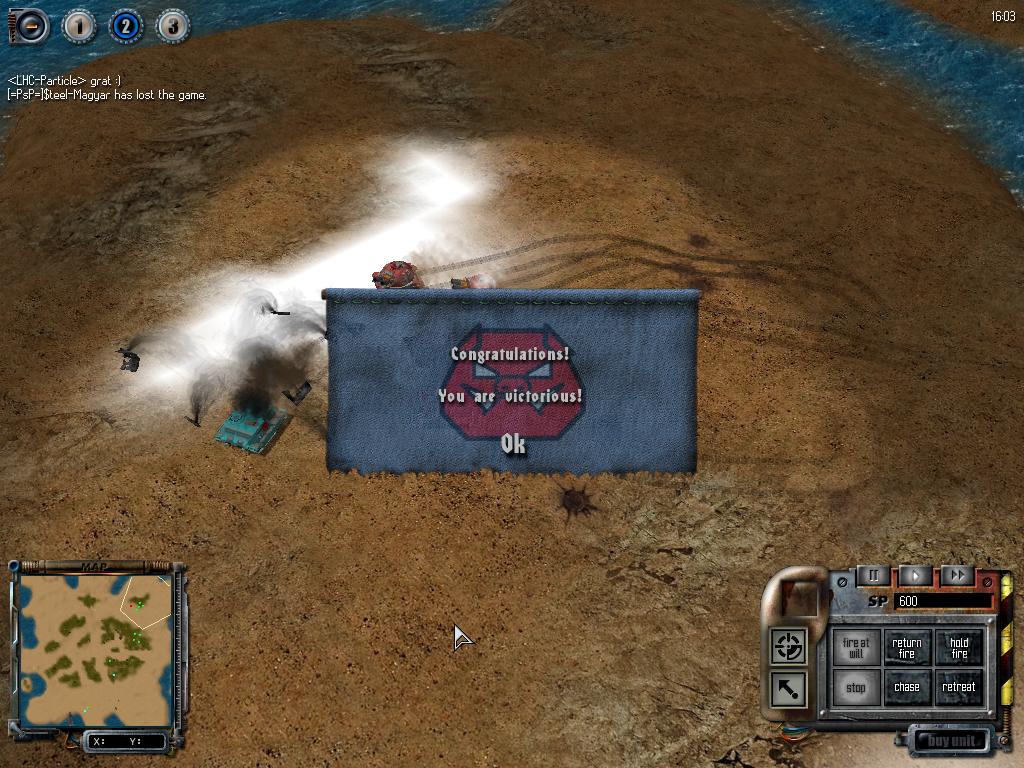This screenshot has height=768, width=1024.
Task: Order units to retreat
Action: [x=959, y=688]
